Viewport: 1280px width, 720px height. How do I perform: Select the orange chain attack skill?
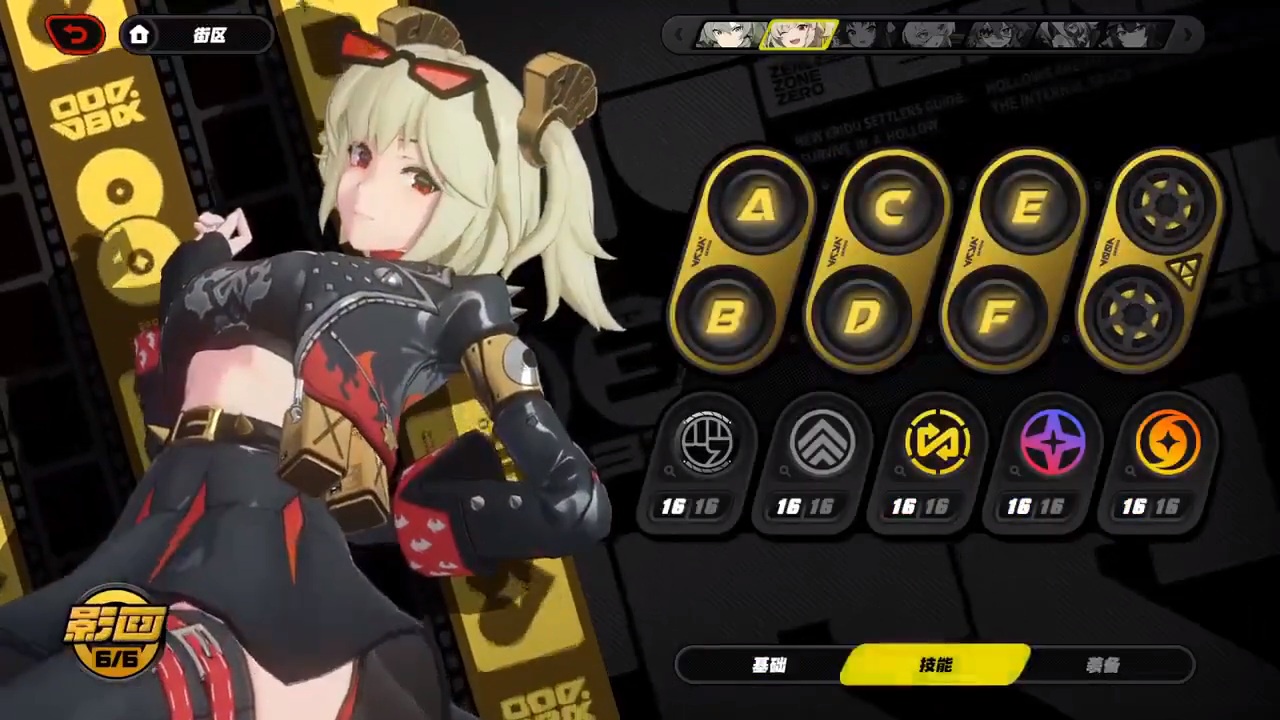1167,442
